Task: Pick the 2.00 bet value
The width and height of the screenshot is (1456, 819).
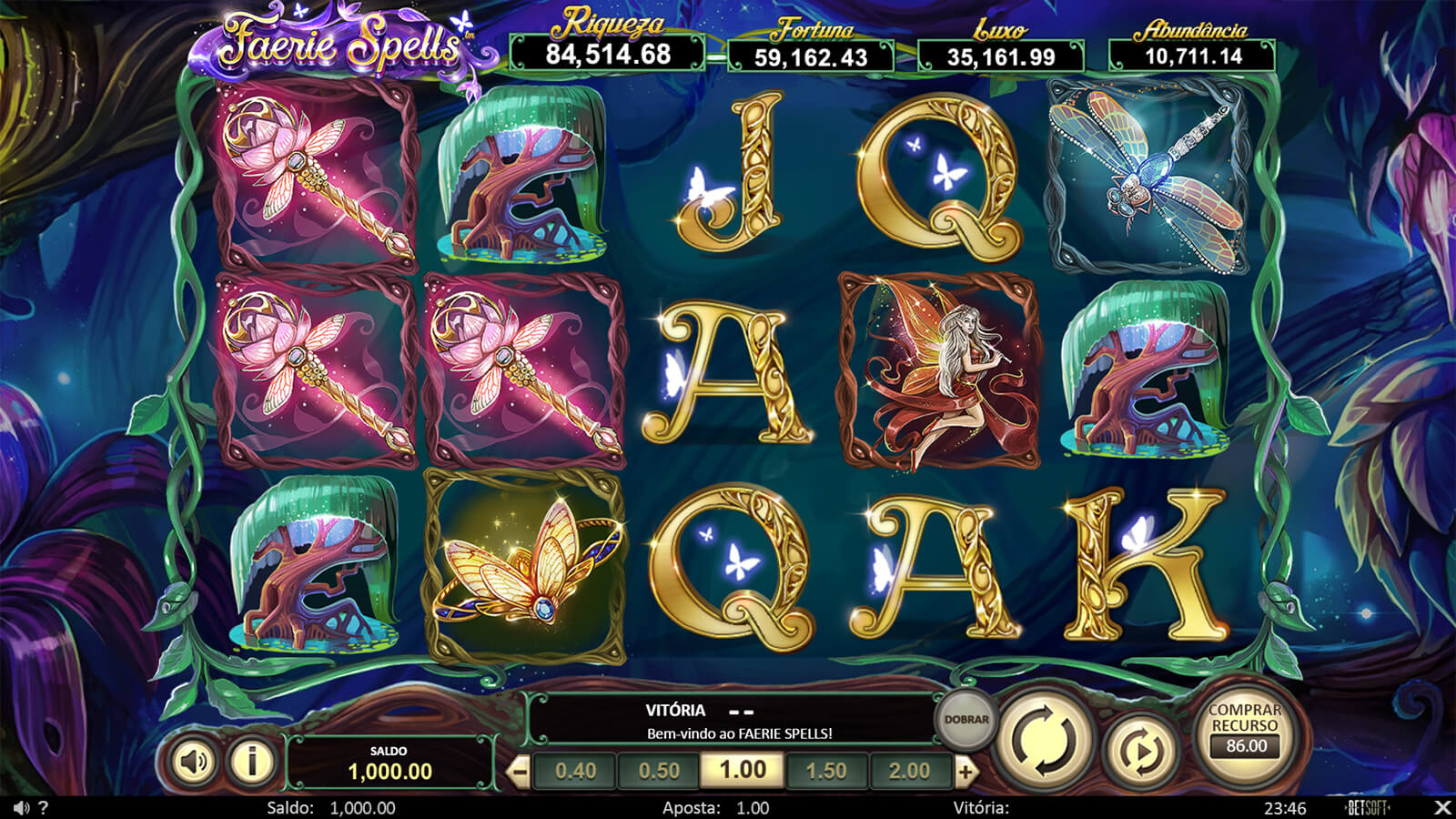Action: pyautogui.click(x=909, y=771)
